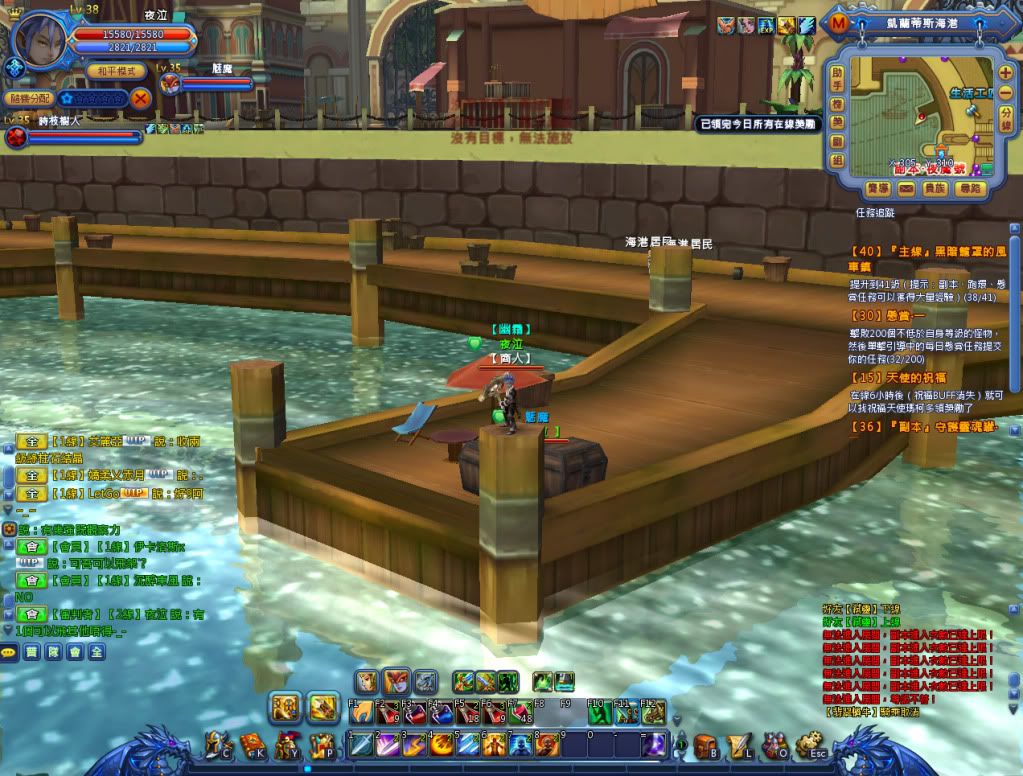Click the orange X party button
This screenshot has width=1023, height=776.
(141, 98)
